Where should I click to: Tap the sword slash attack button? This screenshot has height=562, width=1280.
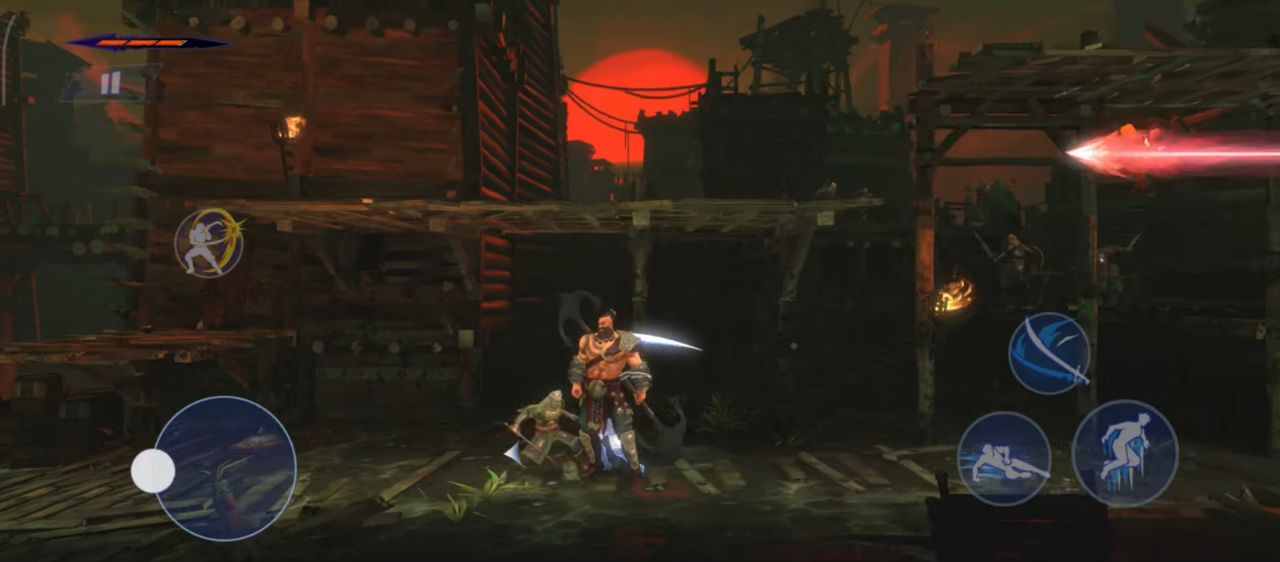(x=1049, y=353)
